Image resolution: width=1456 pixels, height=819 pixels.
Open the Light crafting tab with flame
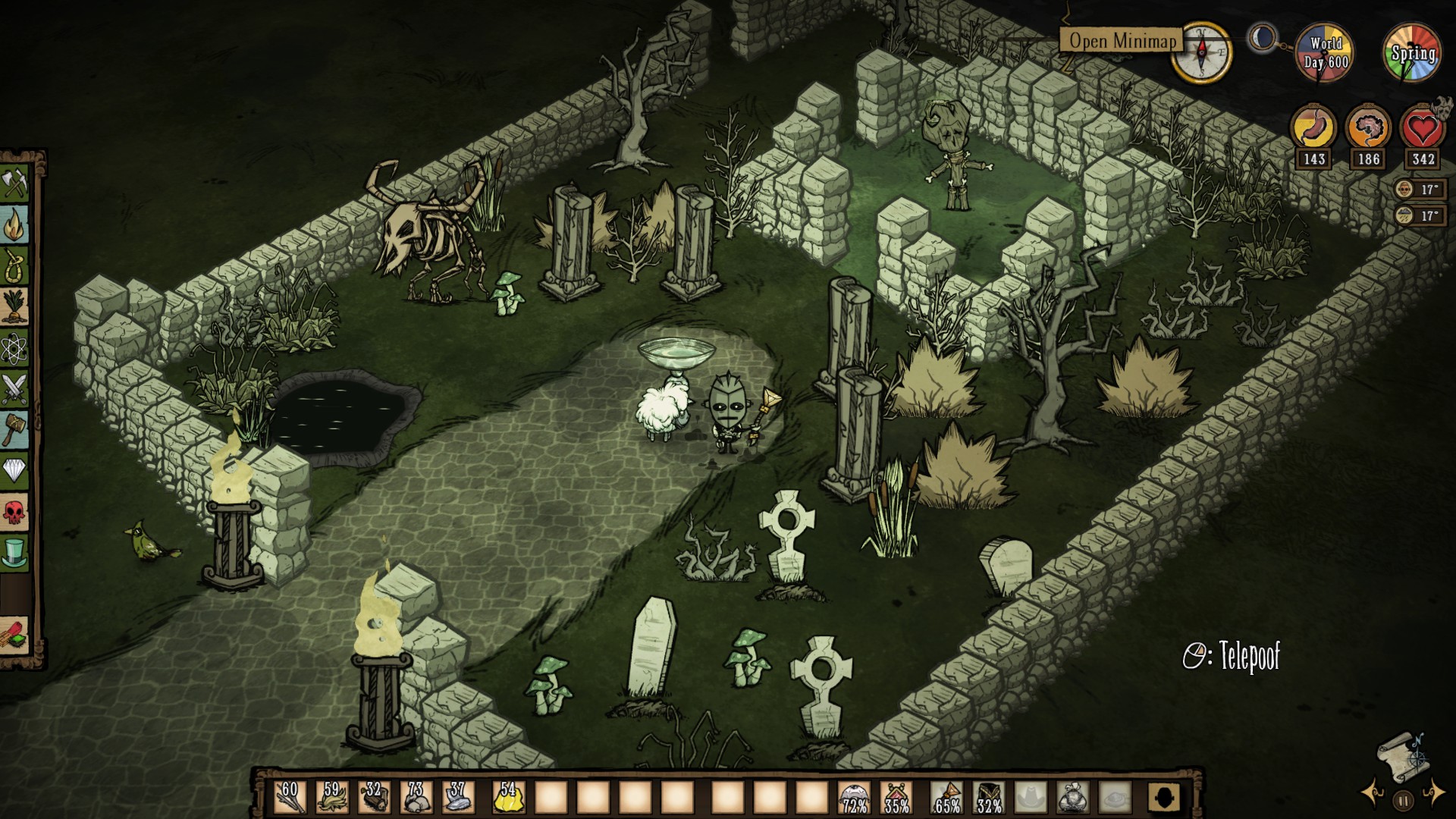point(14,225)
